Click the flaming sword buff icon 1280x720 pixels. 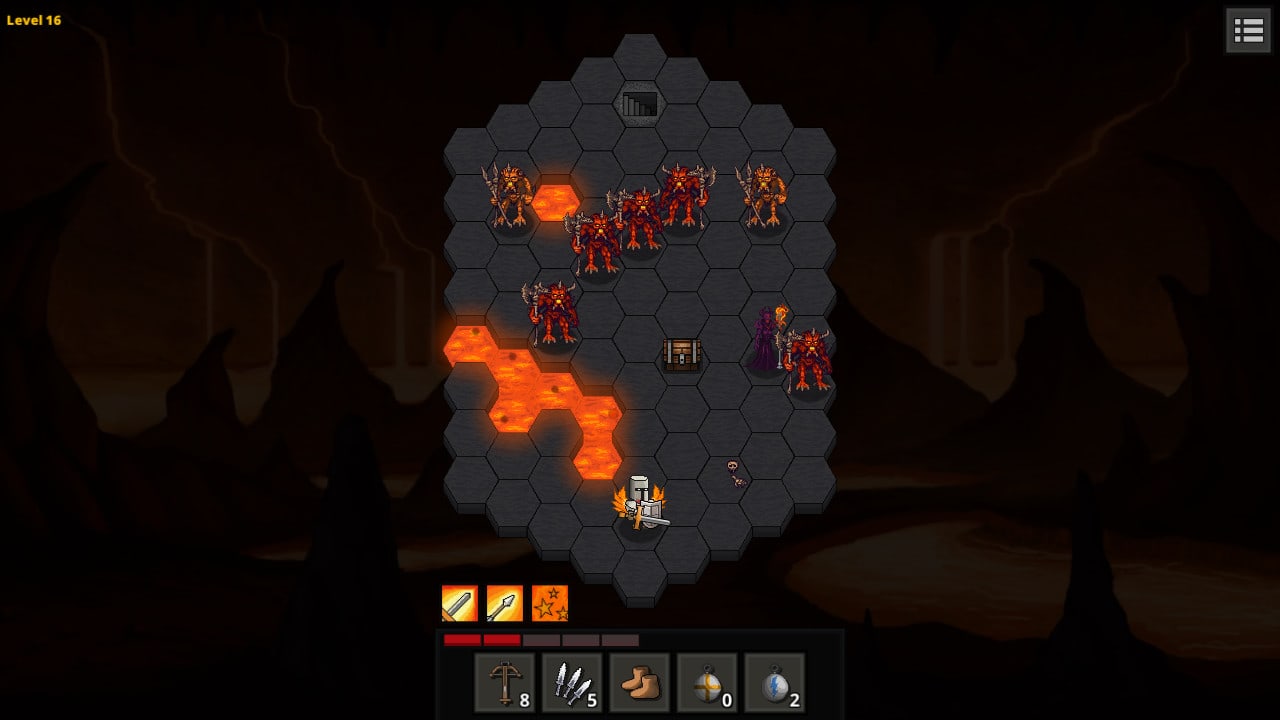click(460, 603)
